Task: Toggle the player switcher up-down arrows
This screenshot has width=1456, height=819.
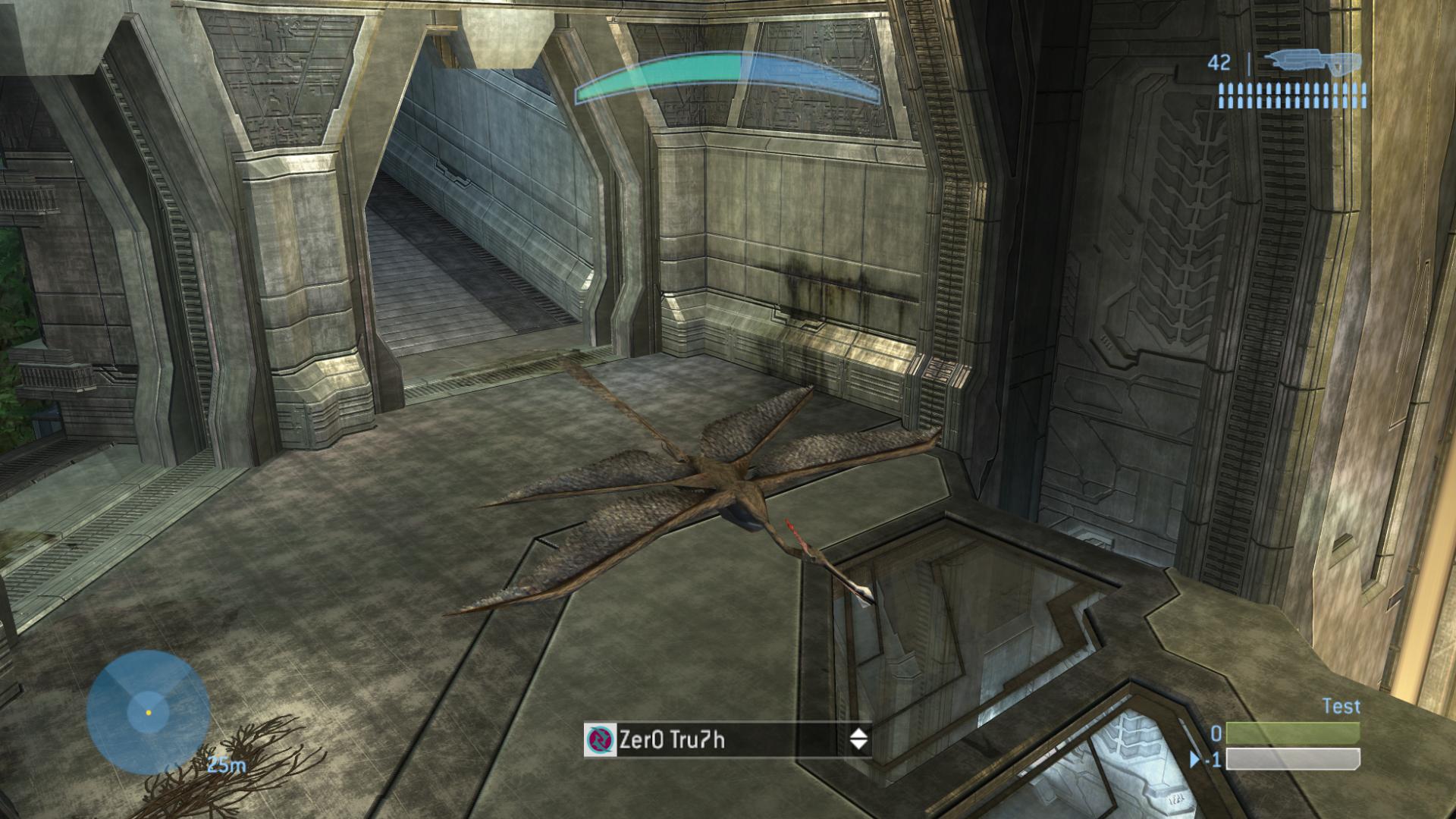Action: [858, 739]
